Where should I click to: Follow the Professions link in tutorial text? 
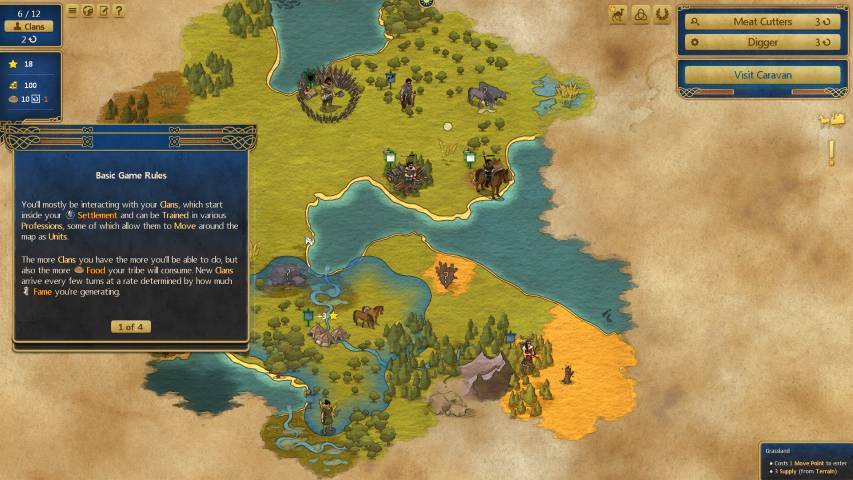(42, 226)
